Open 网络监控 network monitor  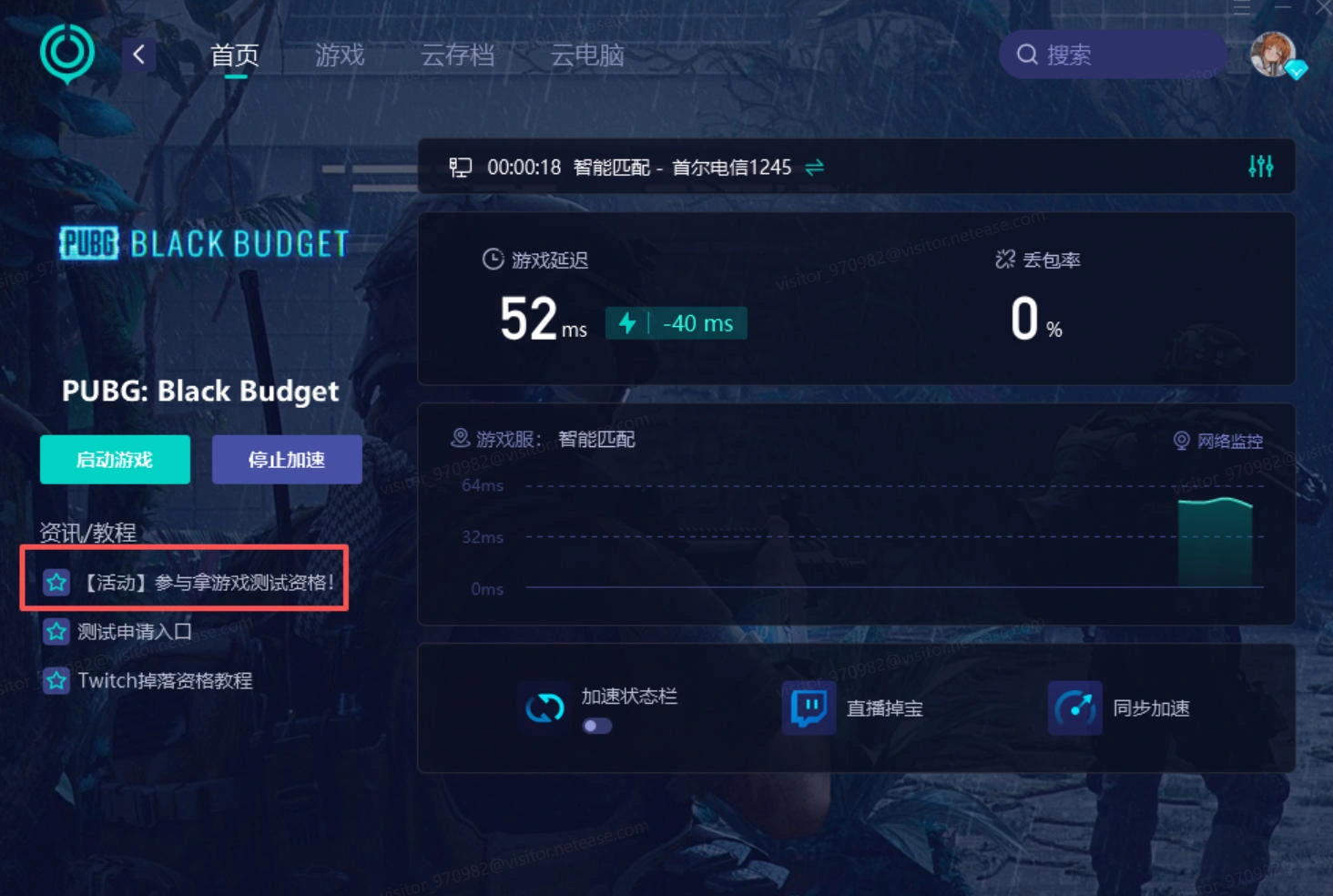click(1219, 440)
